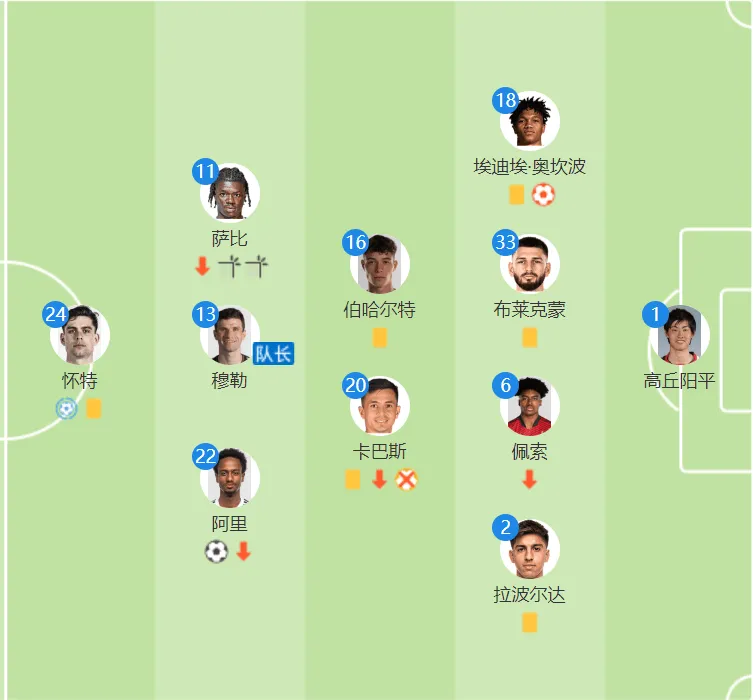
Task: Click 埃迪埃·奥坎波's red goal icon
Action: point(543,195)
